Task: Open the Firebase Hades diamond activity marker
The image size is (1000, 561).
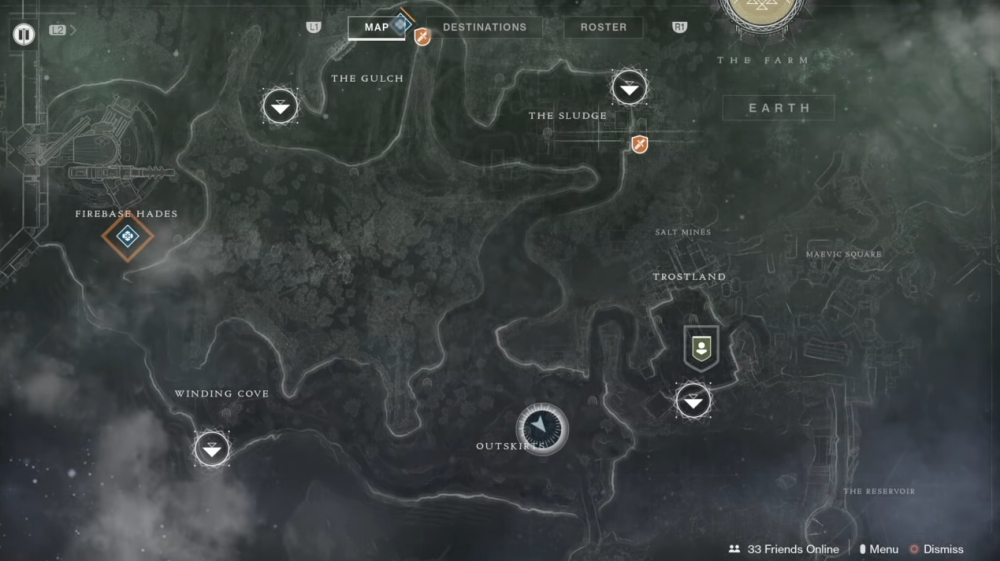Action: 128,237
